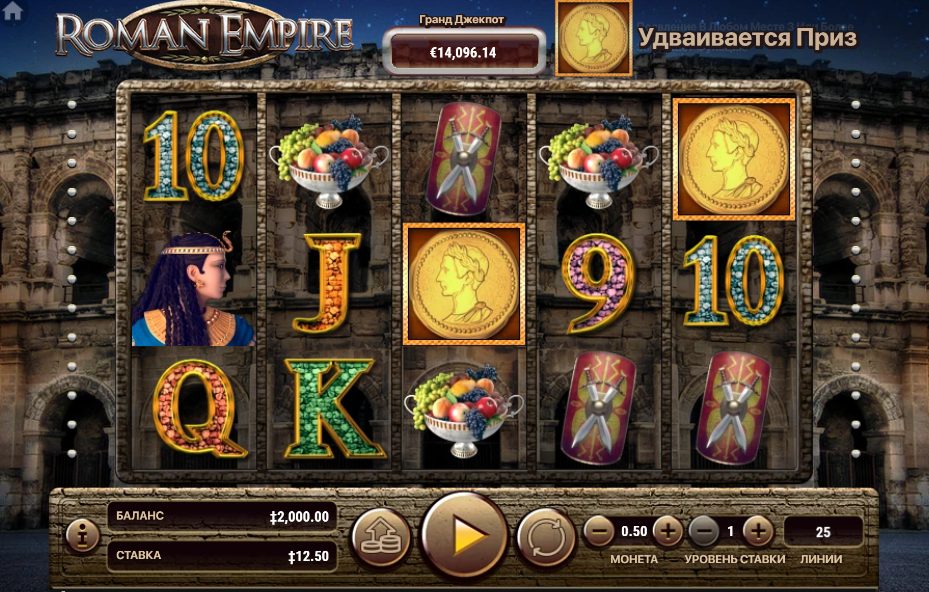The height and width of the screenshot is (592, 929).
Task: Open the info paytable button
Action: tap(81, 536)
